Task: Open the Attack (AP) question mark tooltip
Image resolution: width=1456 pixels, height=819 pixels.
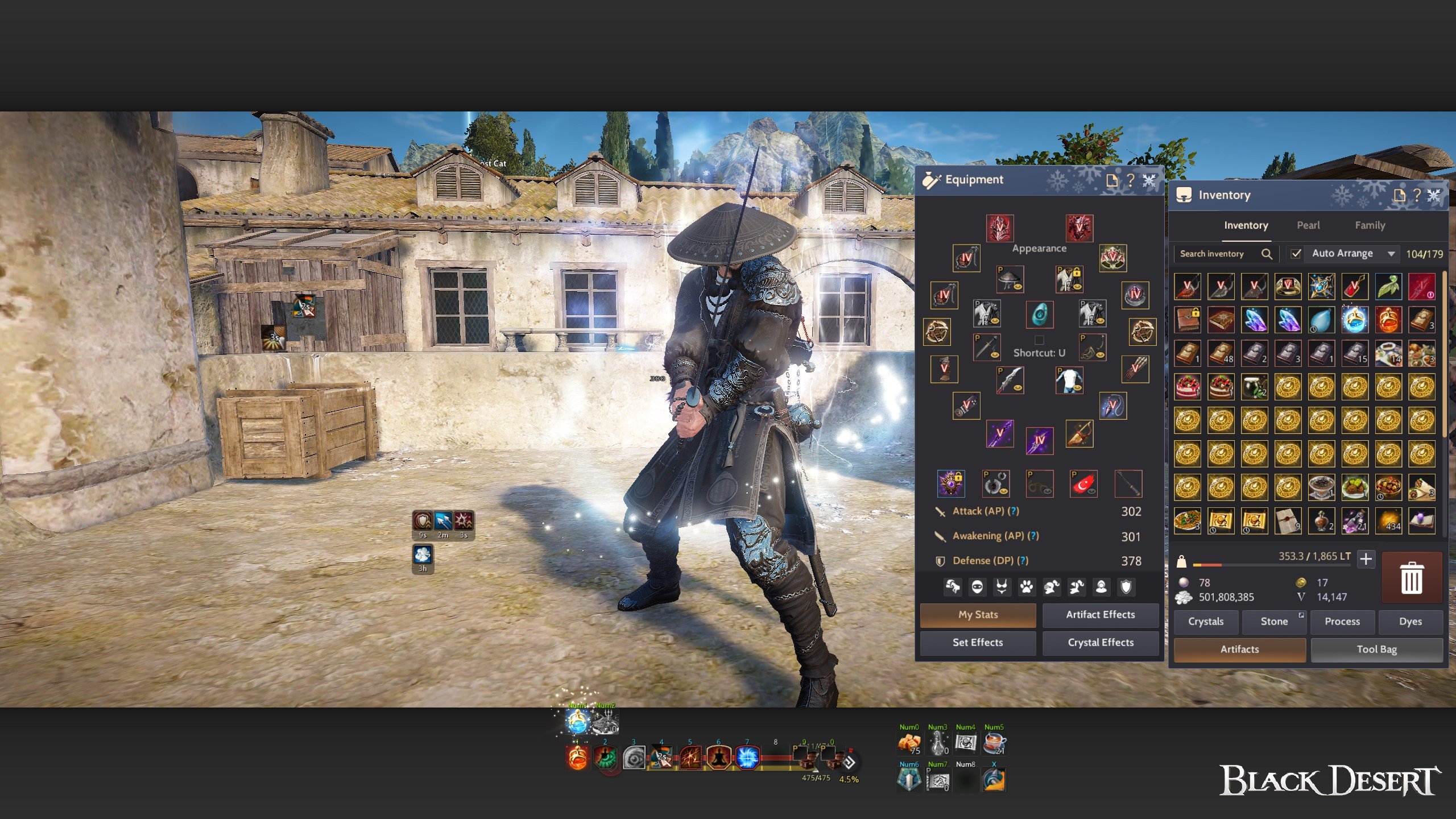Action: pos(1013,511)
